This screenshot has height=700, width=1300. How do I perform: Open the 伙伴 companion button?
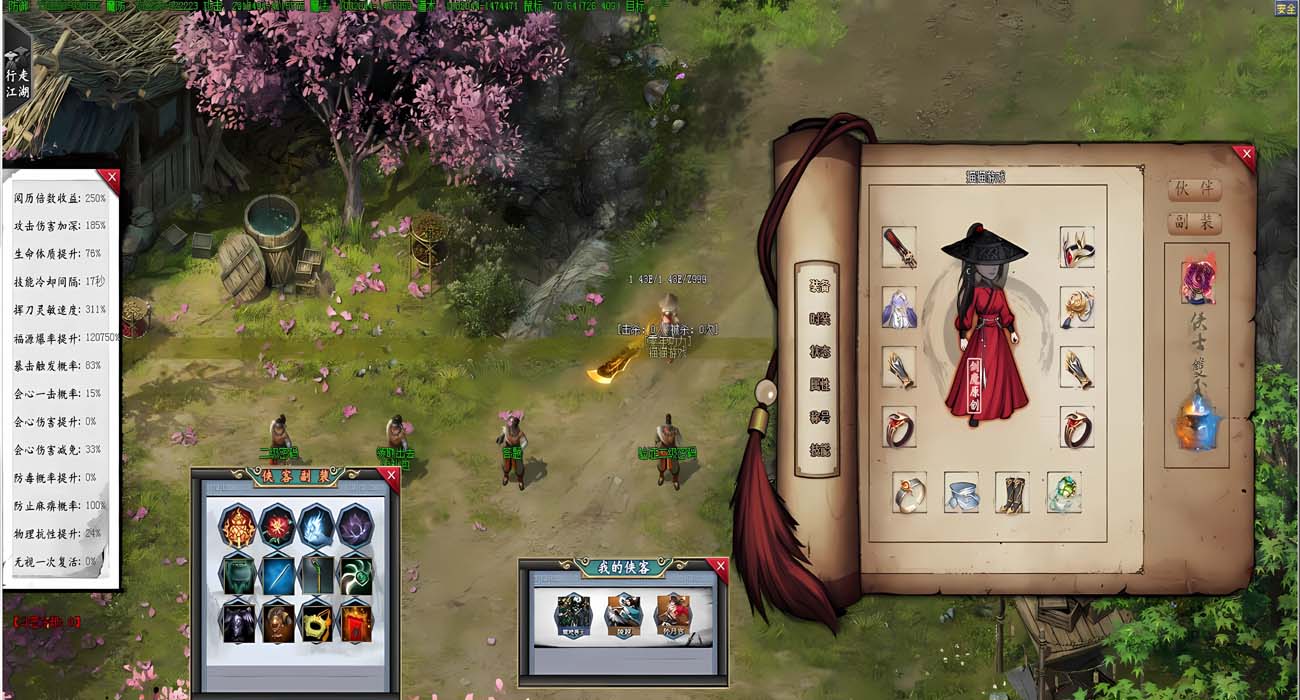(1194, 190)
